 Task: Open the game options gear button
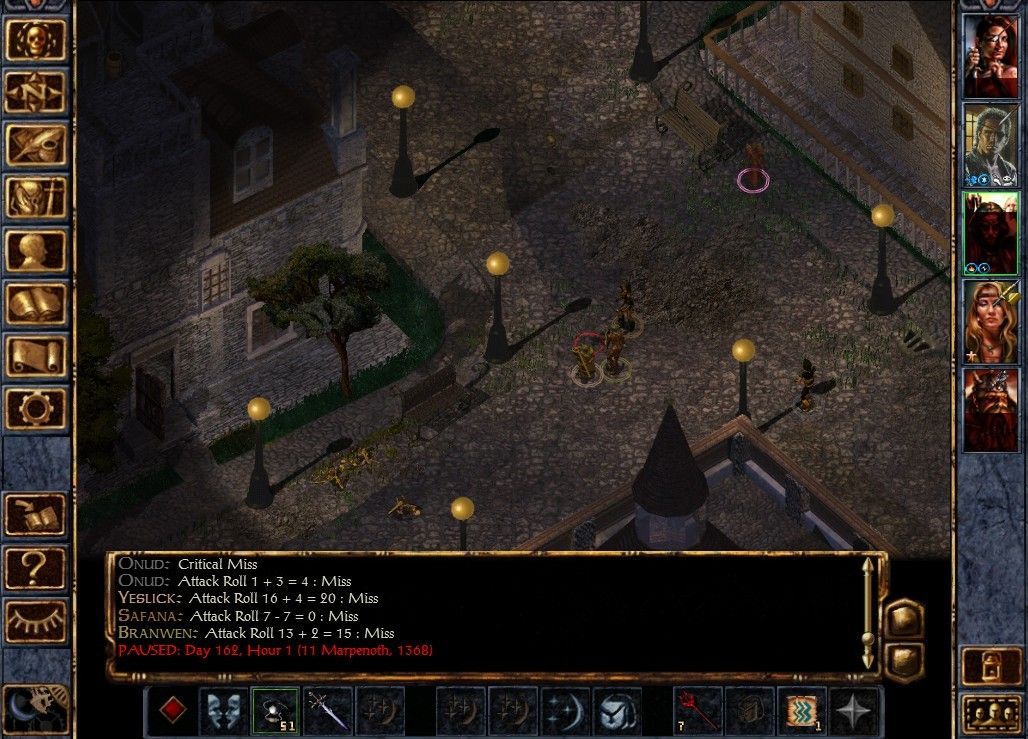(x=36, y=408)
